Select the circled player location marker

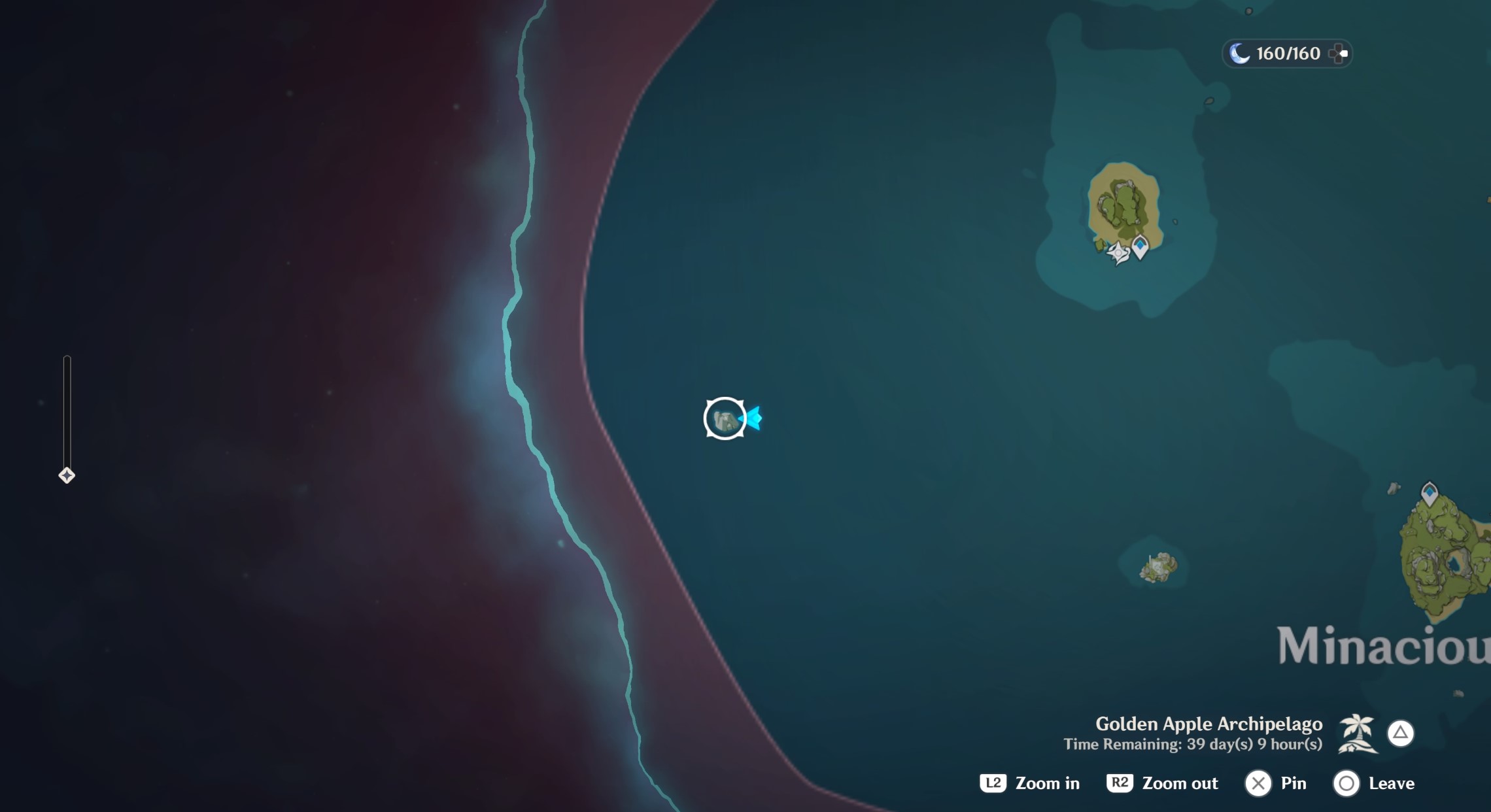pos(725,419)
